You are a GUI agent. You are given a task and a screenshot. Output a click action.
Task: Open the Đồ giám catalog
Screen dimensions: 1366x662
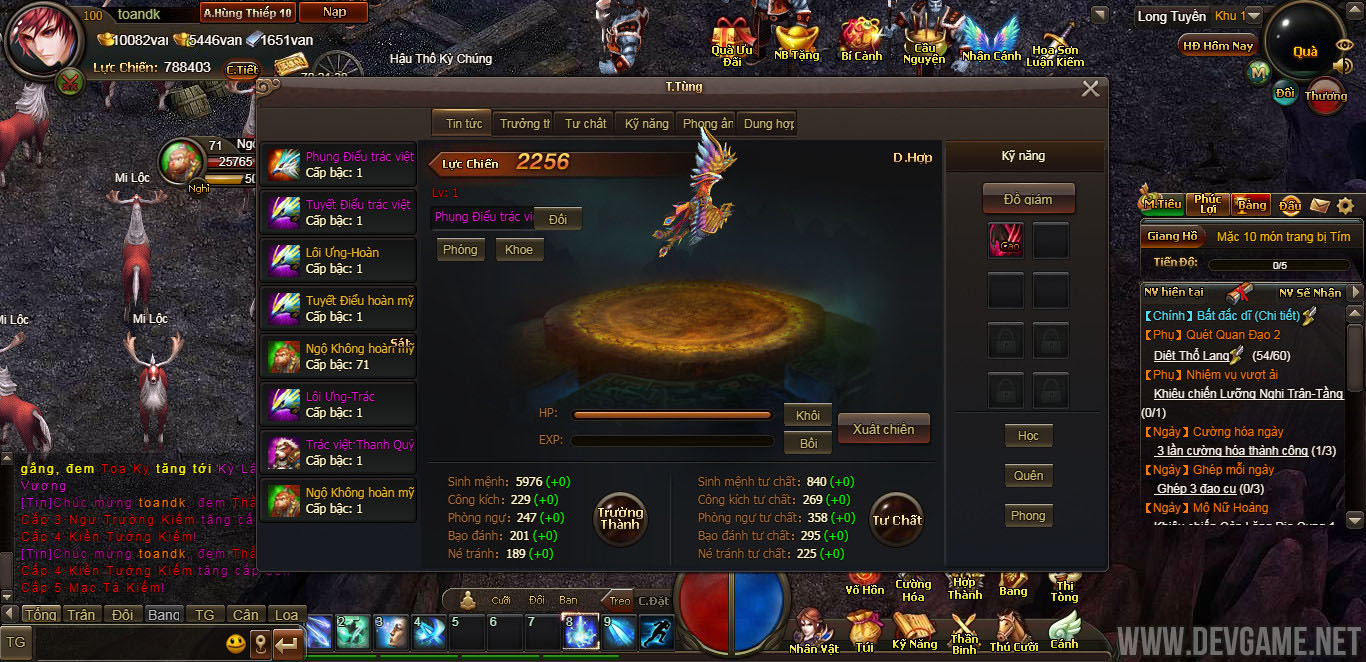[x=1028, y=199]
